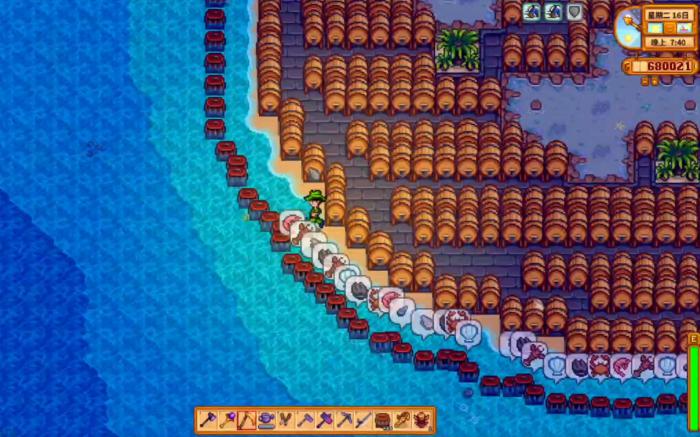The image size is (700, 437).
Task: Select the sword hotbar slot
Action: (x=364, y=419)
